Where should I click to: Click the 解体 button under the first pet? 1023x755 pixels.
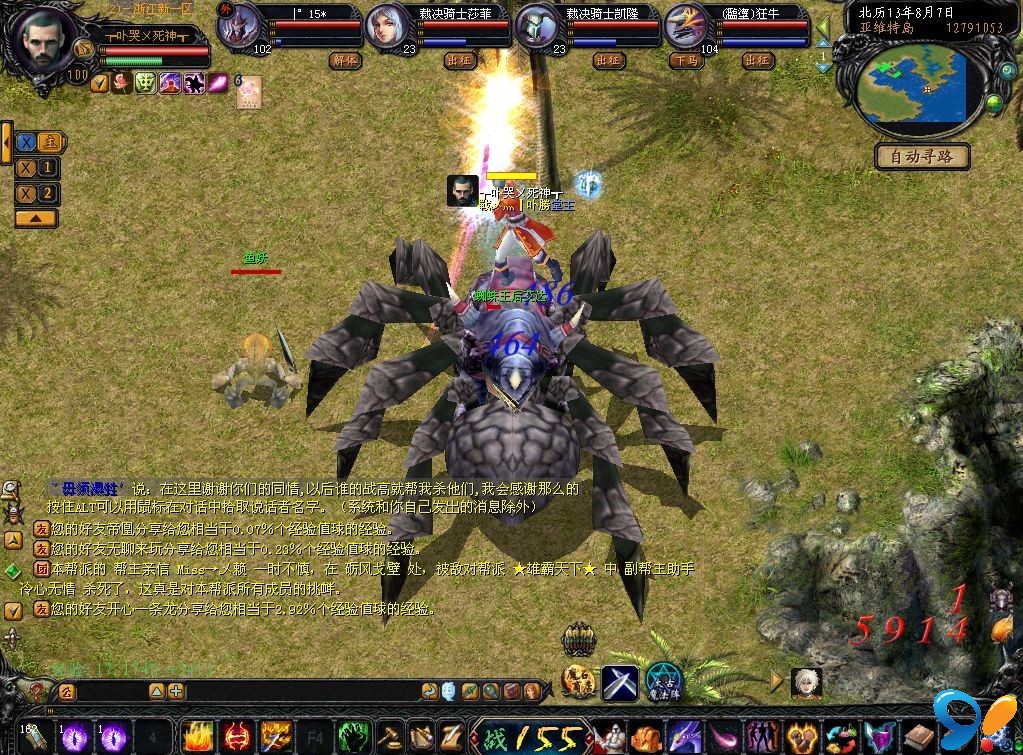pos(343,60)
